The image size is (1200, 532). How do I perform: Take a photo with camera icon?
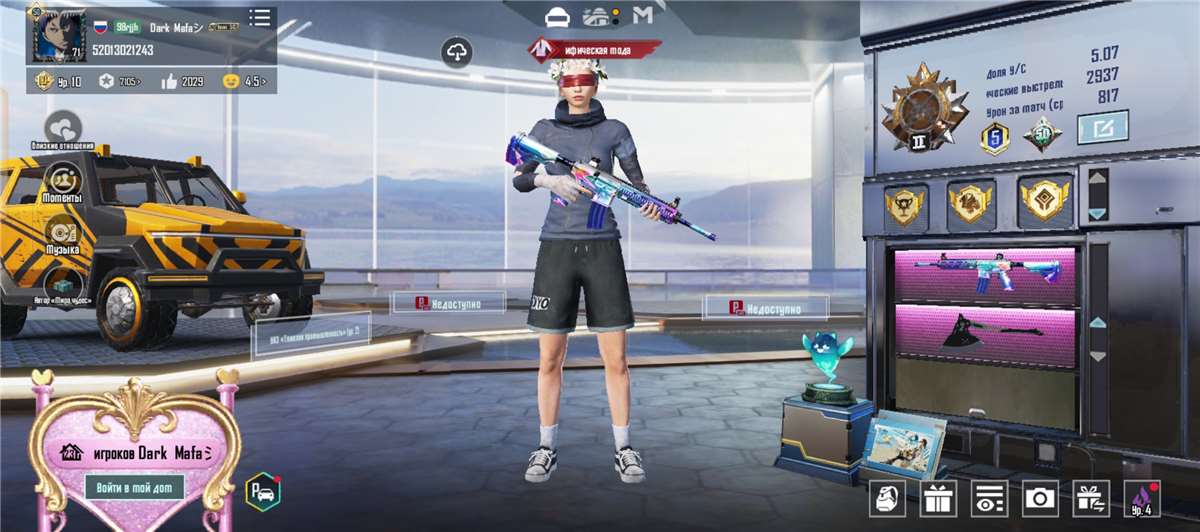[x=1040, y=497]
